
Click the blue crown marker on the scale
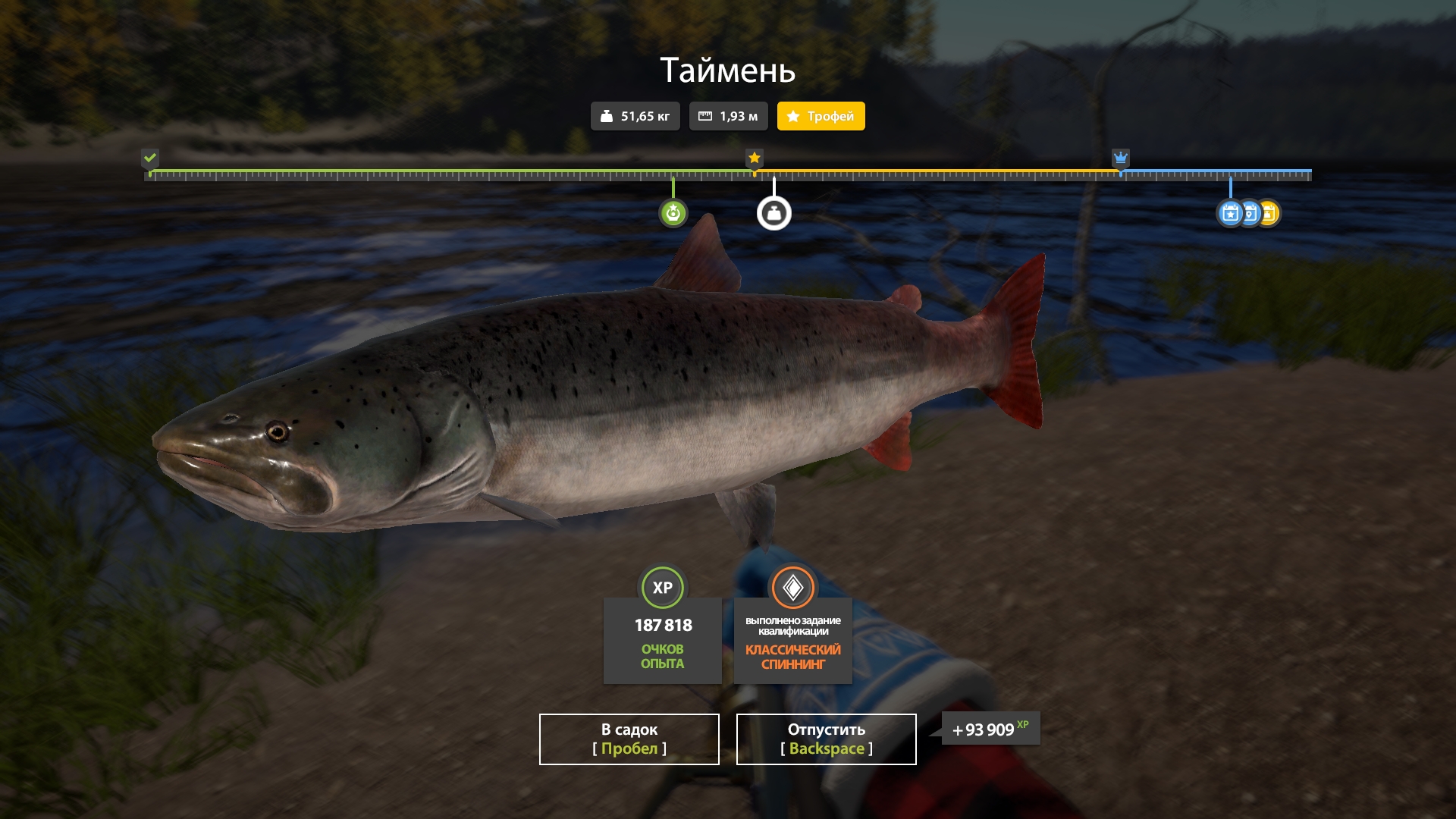[1120, 158]
